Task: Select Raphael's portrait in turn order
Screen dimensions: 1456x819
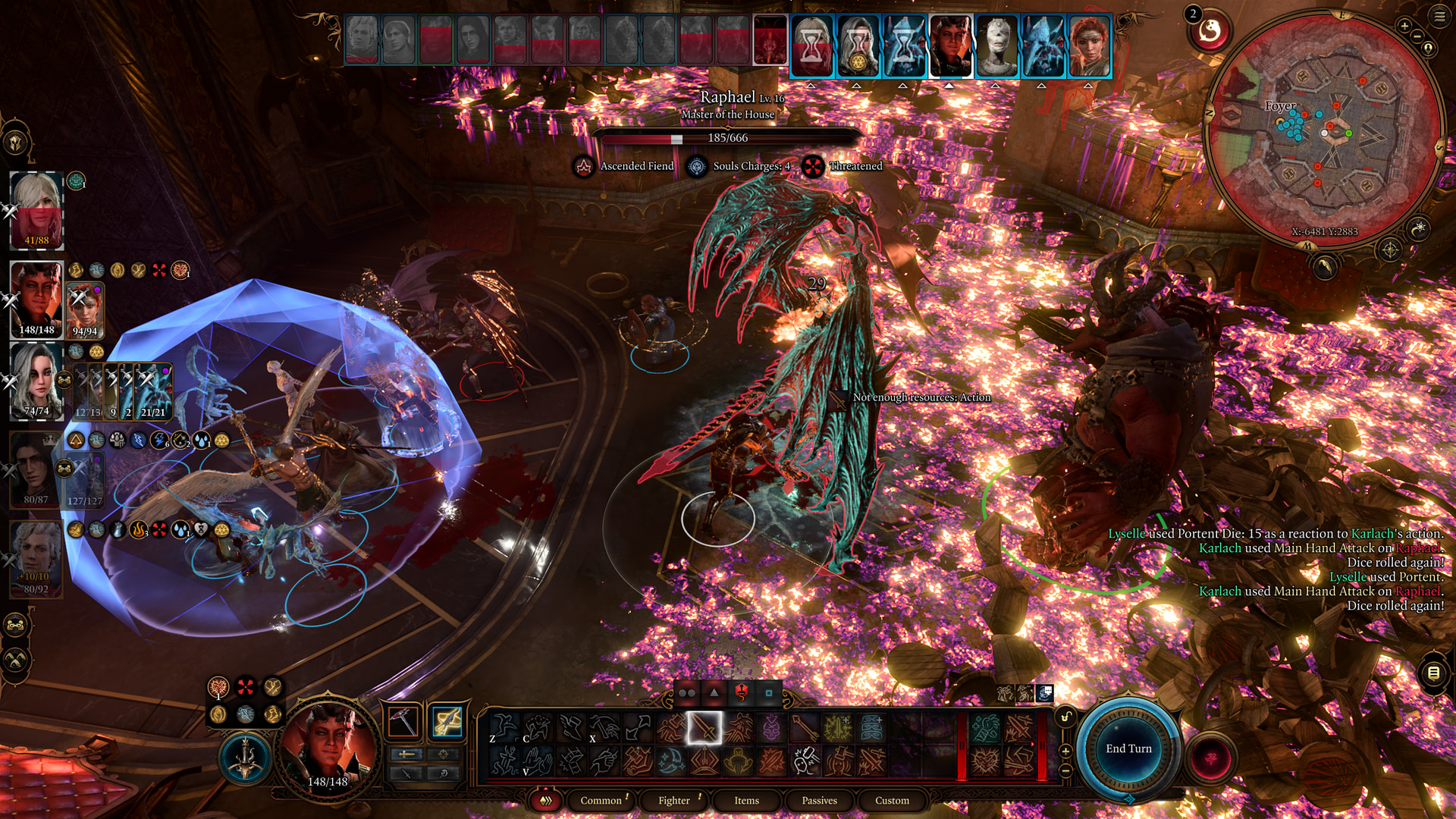Action: coord(770,40)
